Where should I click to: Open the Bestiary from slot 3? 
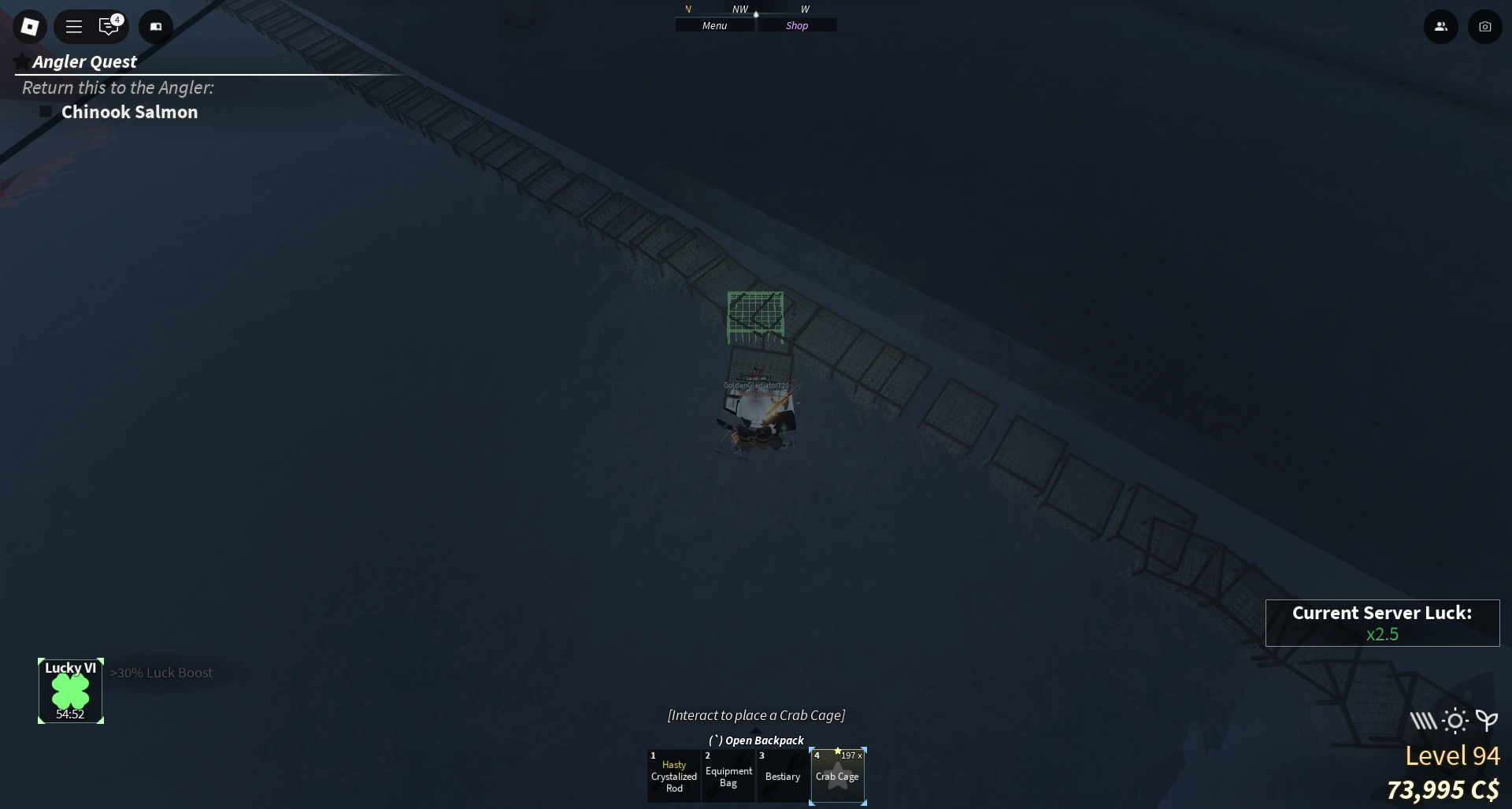(x=781, y=776)
